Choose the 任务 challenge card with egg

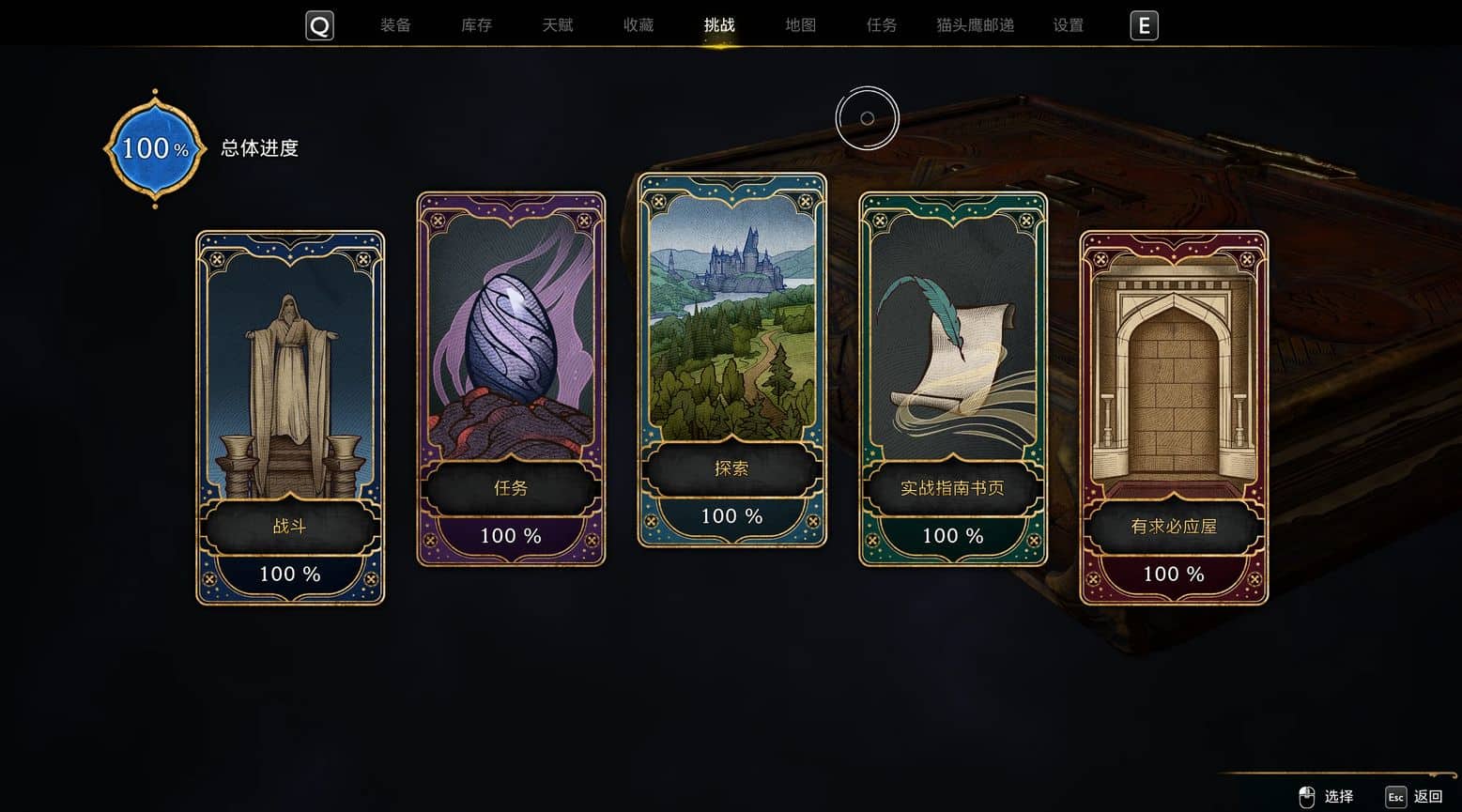coord(511,379)
